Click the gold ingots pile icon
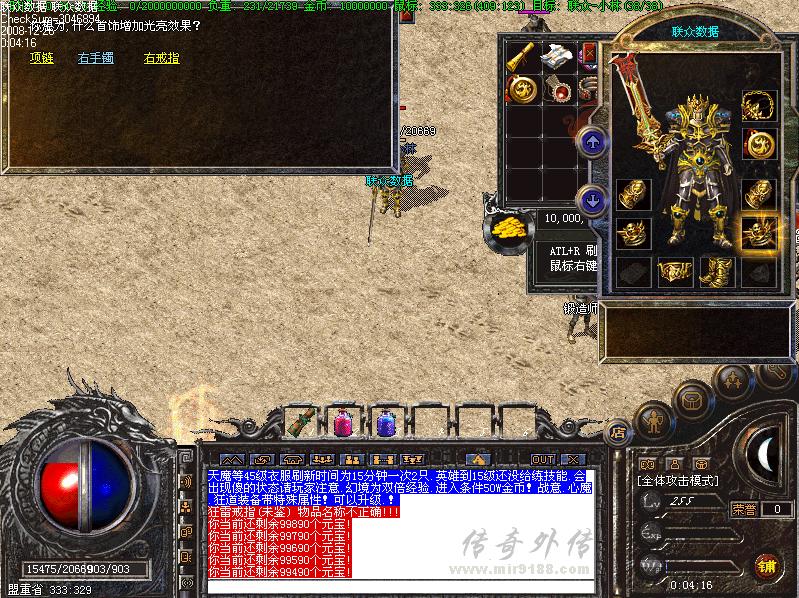Viewport: 799px width, 598px height. click(x=508, y=226)
